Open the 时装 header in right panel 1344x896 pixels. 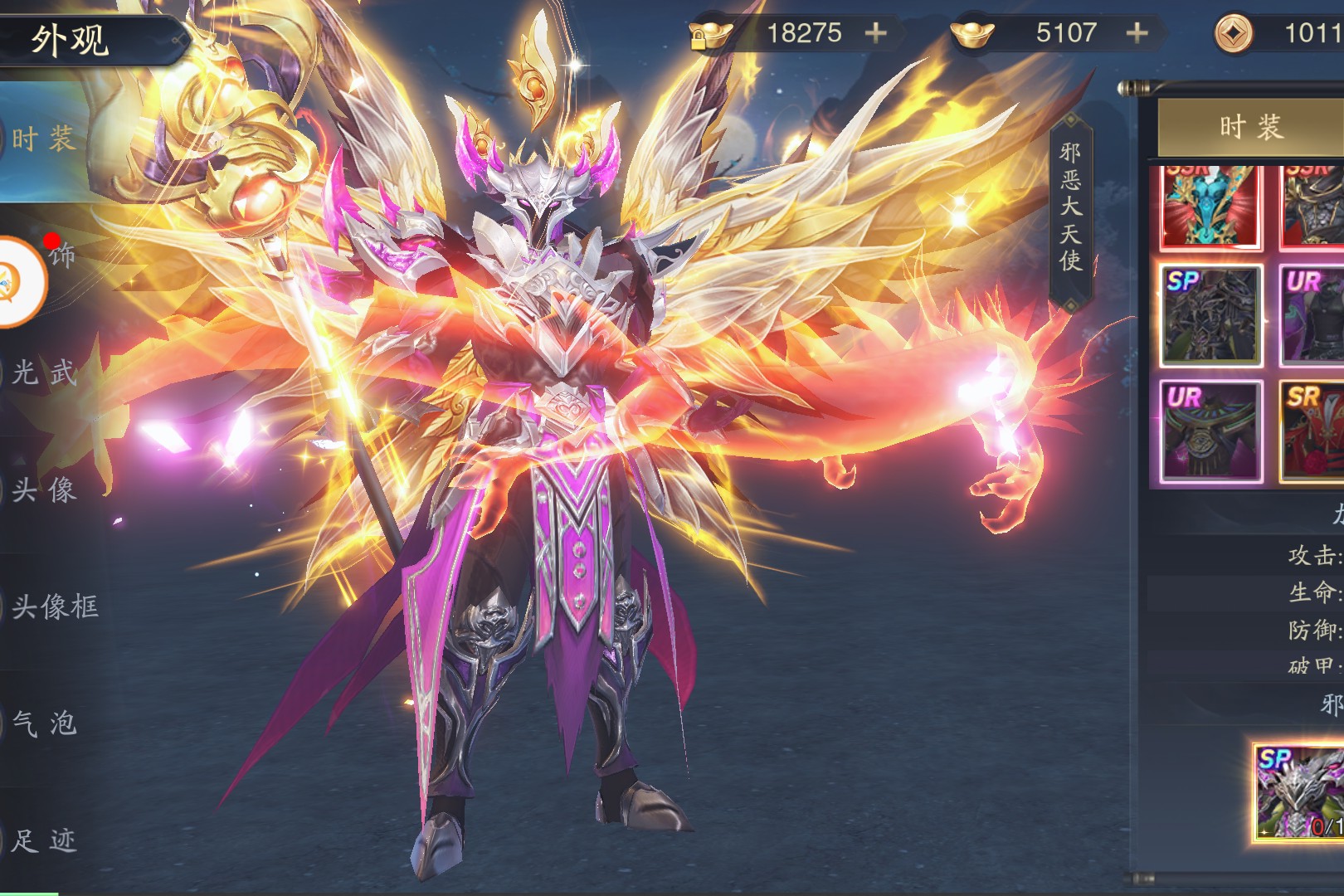point(1250,127)
